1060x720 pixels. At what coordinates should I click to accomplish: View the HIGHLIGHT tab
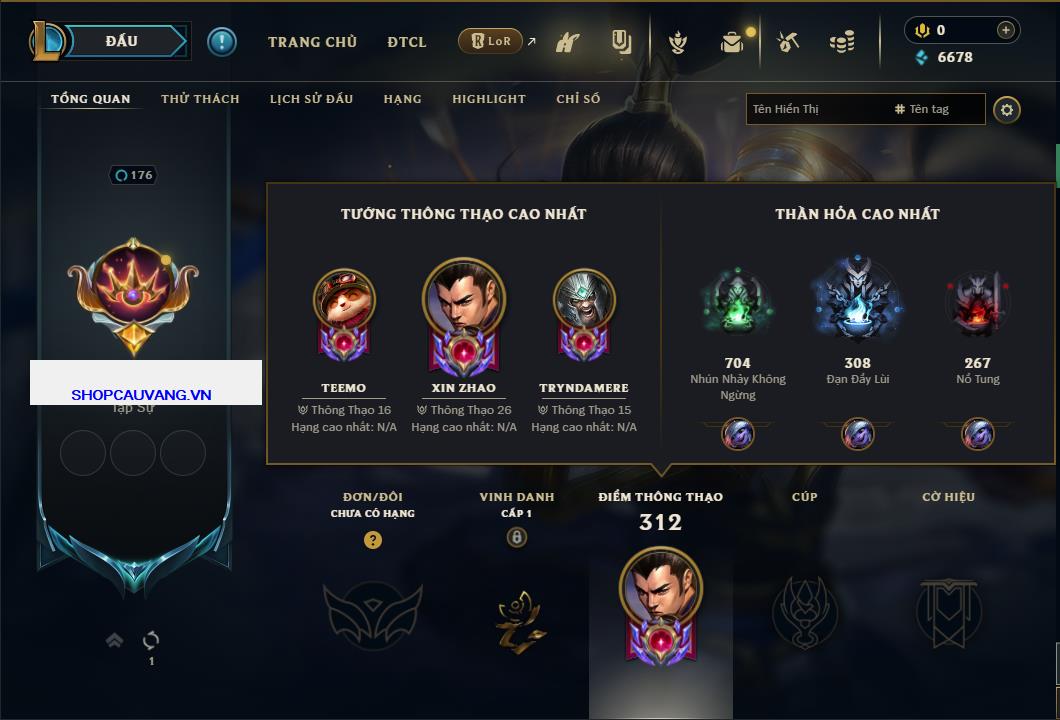point(488,99)
